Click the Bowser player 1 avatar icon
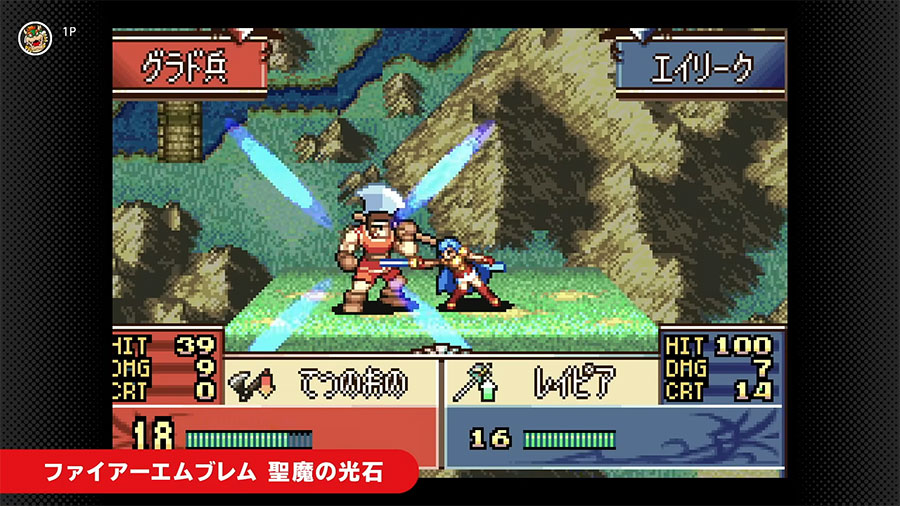 [x=33, y=36]
